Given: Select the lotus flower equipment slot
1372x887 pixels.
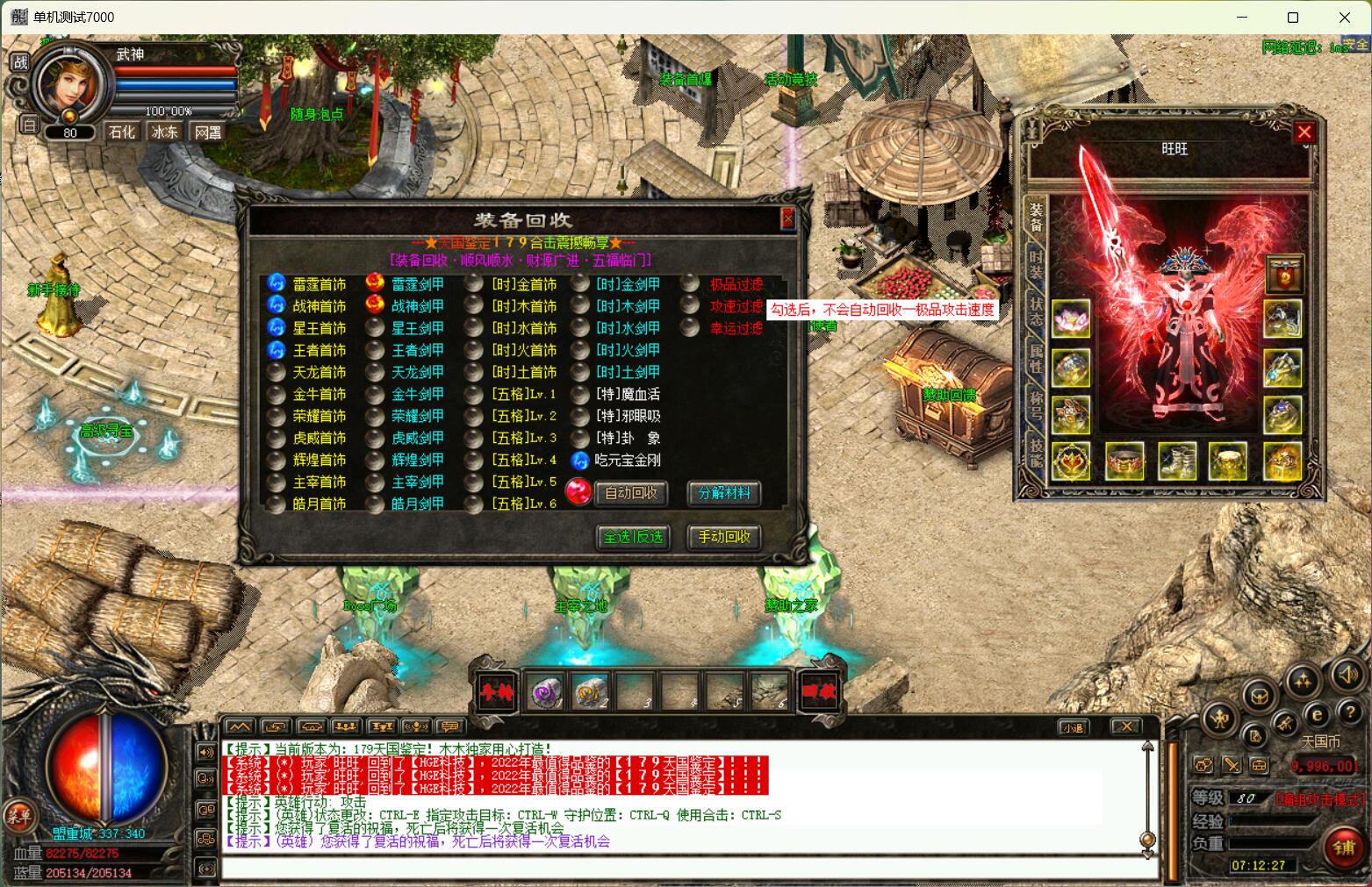Looking at the screenshot, I should pyautogui.click(x=1070, y=318).
